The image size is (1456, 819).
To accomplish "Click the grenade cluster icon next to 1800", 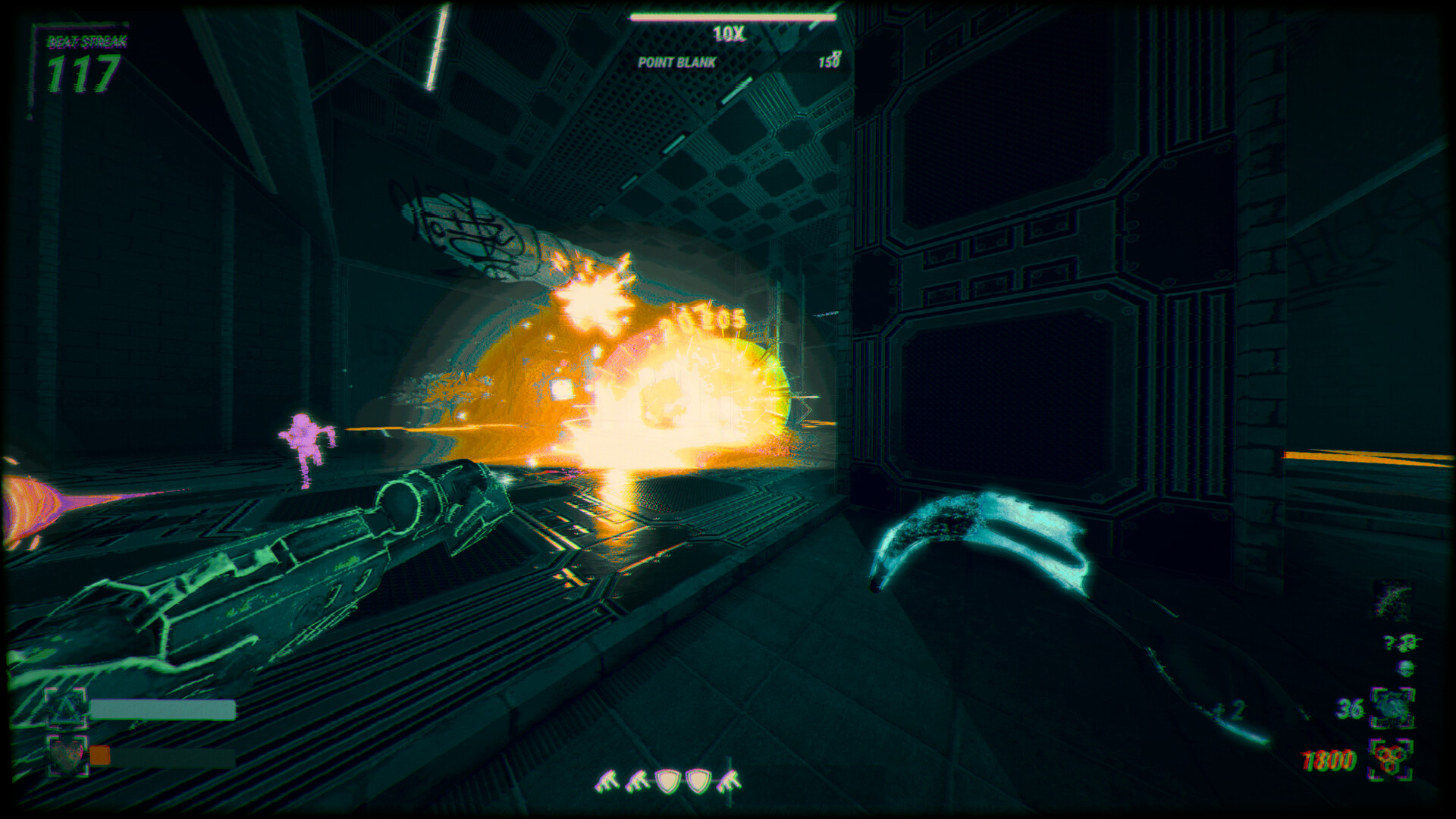I will coord(1392,758).
